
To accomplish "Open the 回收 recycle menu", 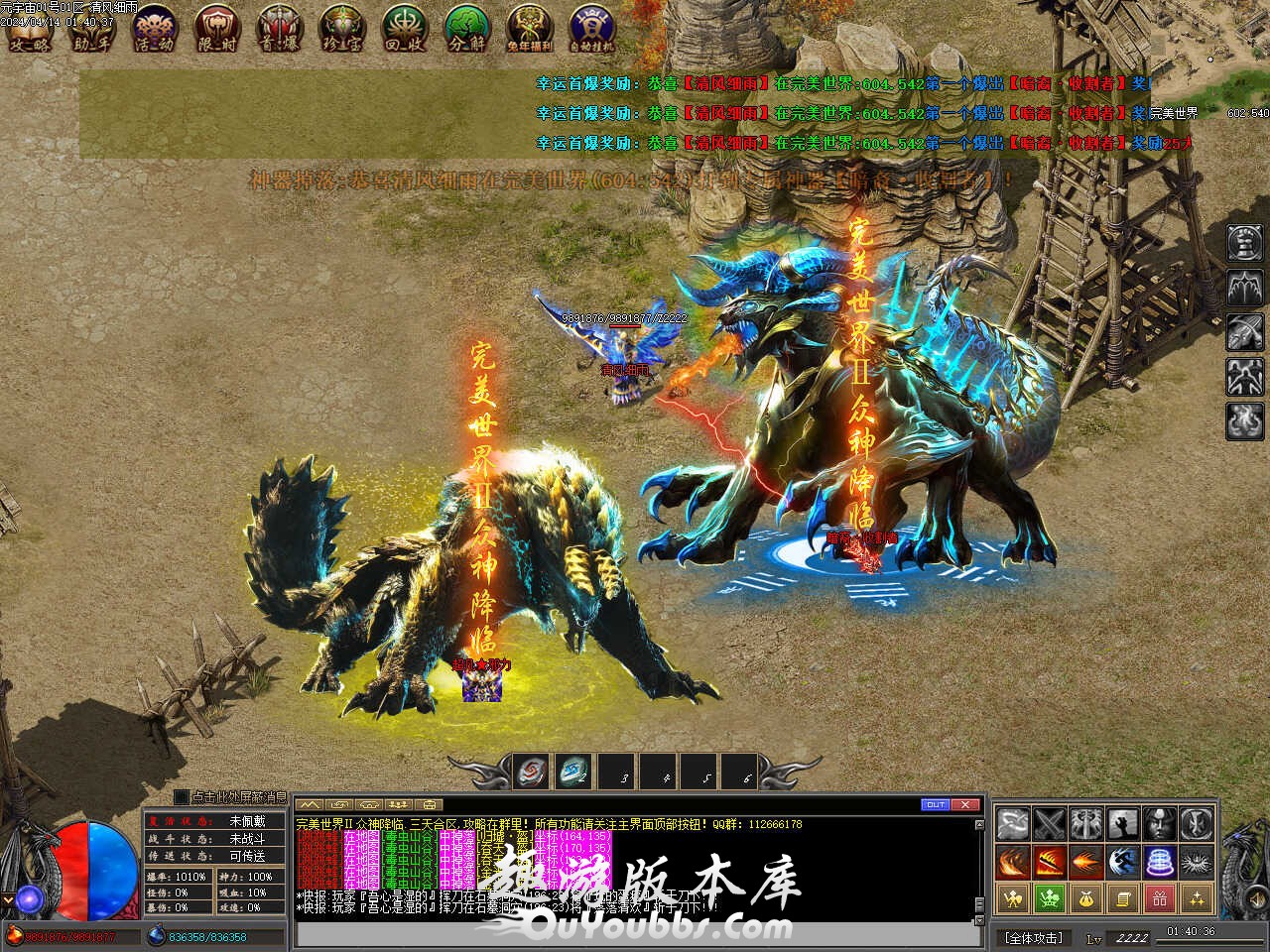I will (404, 28).
